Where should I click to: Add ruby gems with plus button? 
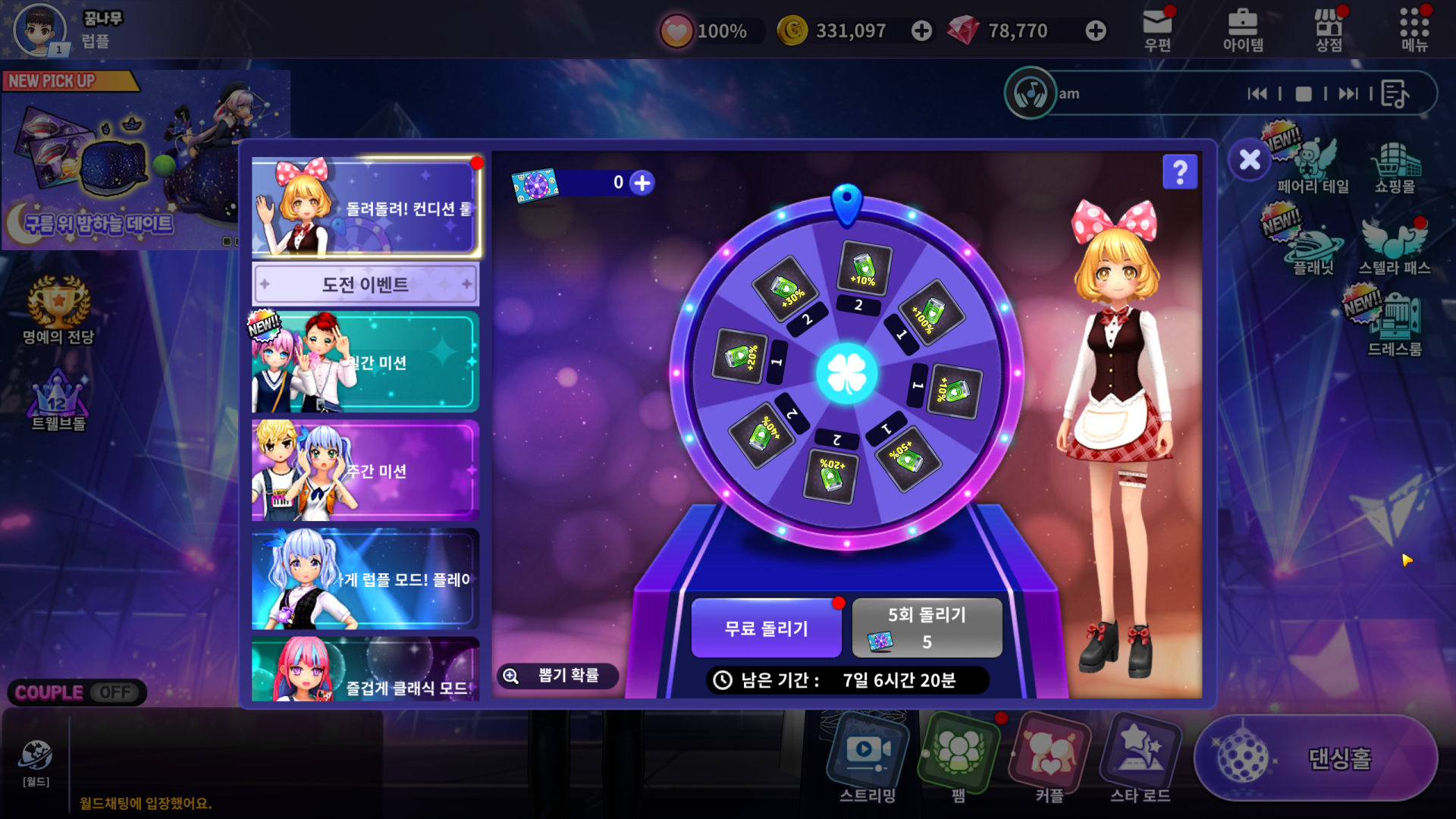click(1095, 31)
